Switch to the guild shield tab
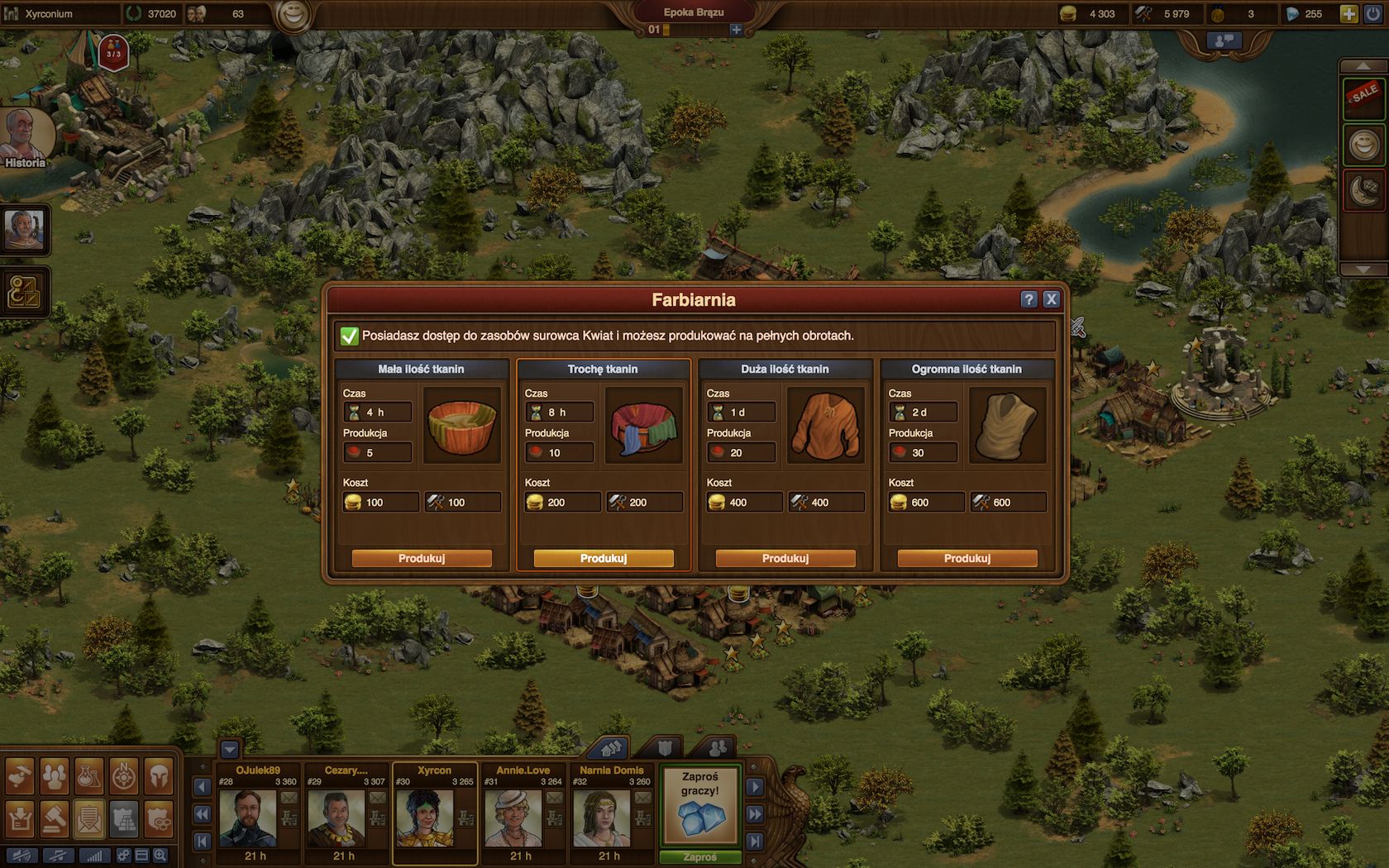 point(665,748)
